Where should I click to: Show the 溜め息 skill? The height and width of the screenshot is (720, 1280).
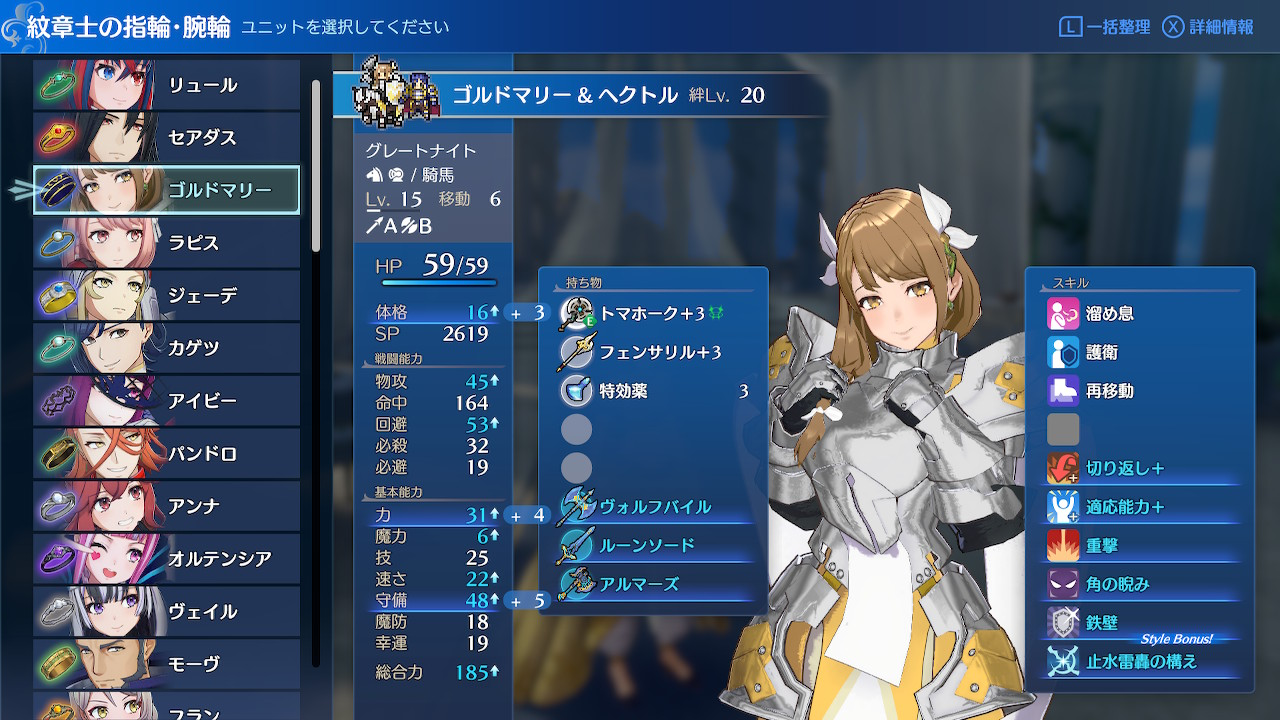pyautogui.click(x=1140, y=314)
